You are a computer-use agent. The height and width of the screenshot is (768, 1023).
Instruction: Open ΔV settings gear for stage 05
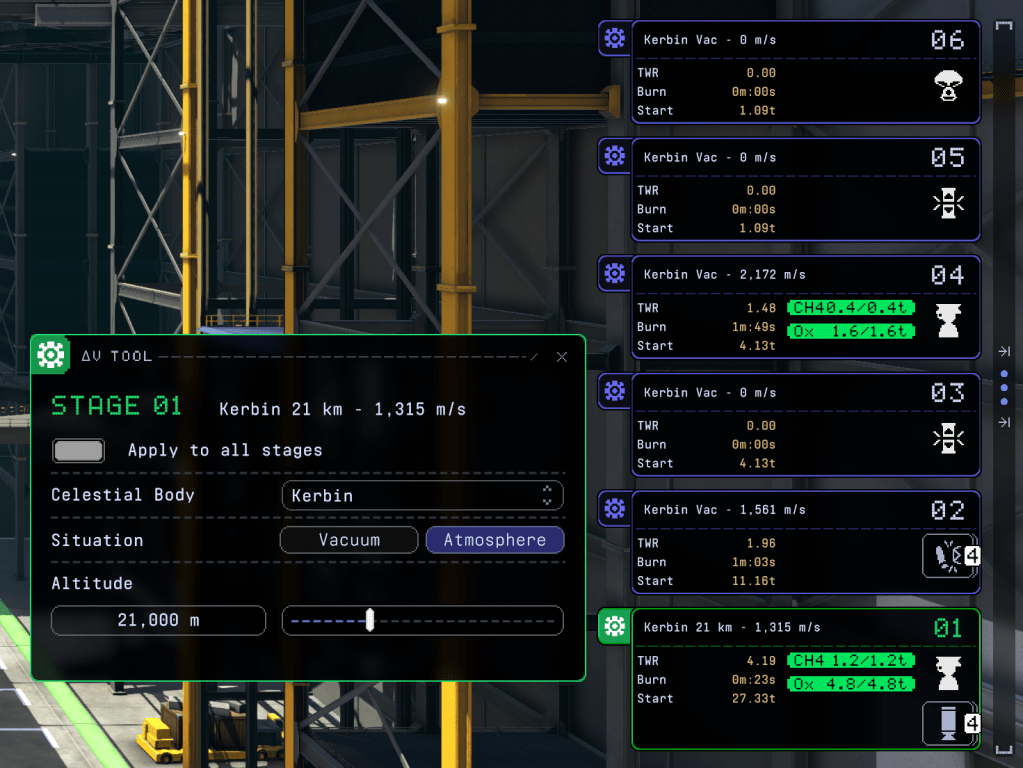614,156
